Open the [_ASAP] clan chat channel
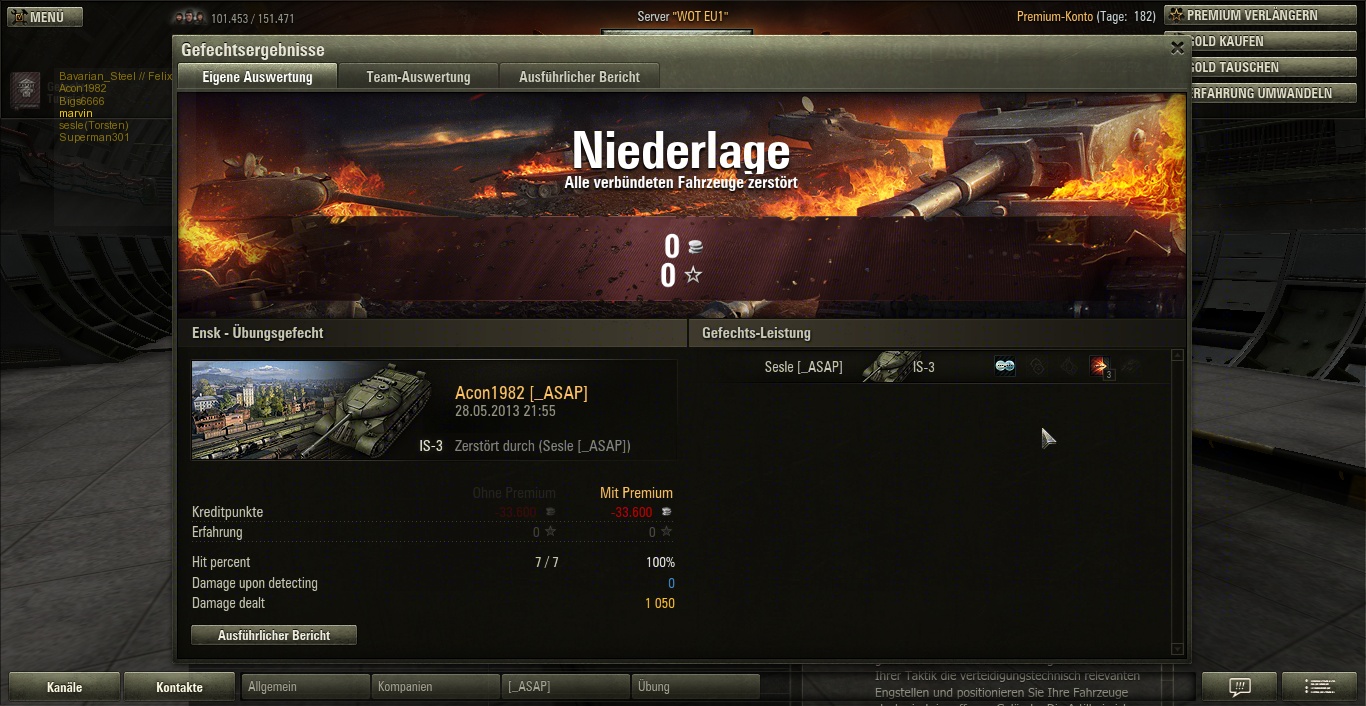The height and width of the screenshot is (706, 1366). click(x=565, y=687)
